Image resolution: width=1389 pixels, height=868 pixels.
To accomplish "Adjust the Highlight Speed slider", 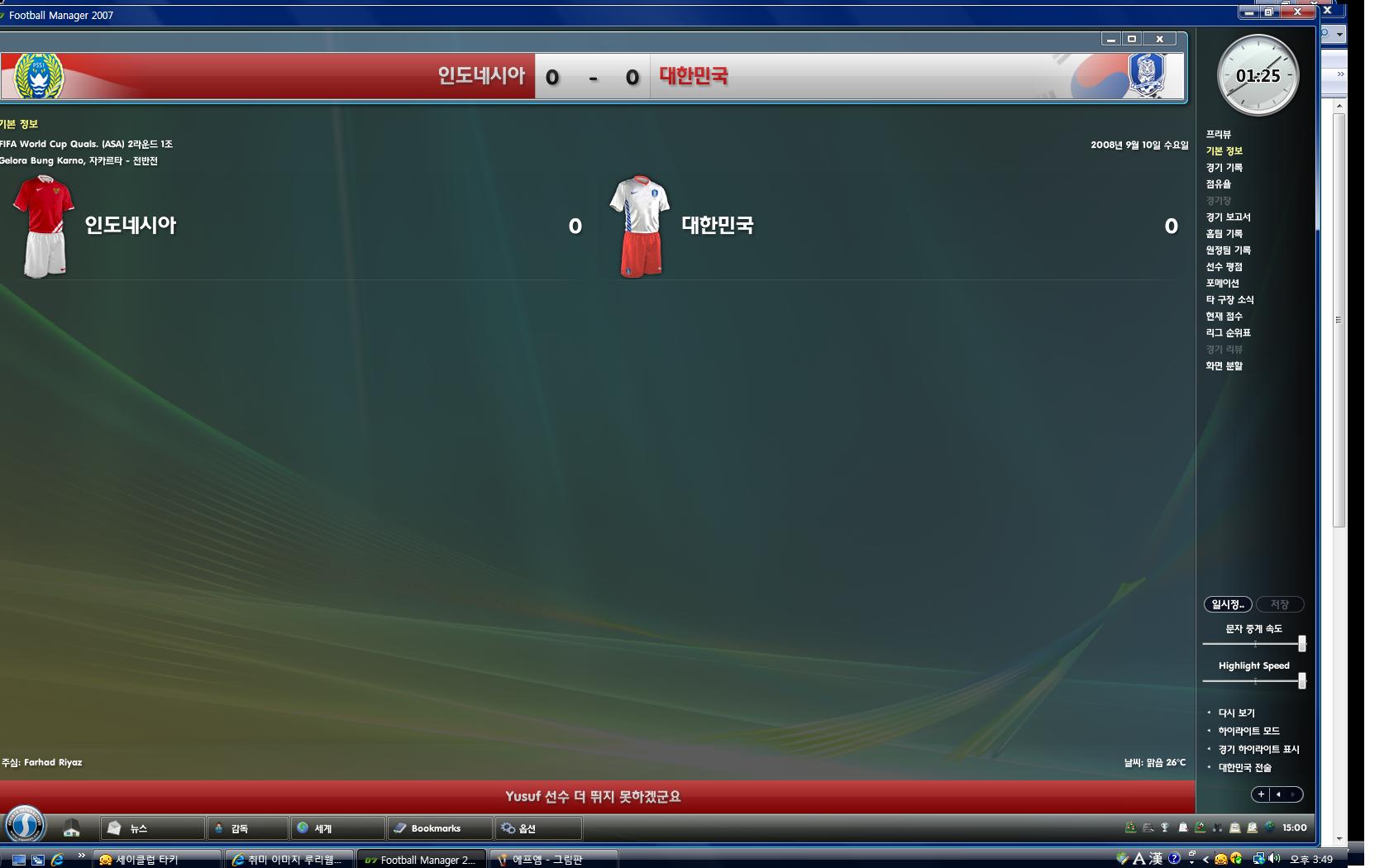I will click(x=1301, y=680).
